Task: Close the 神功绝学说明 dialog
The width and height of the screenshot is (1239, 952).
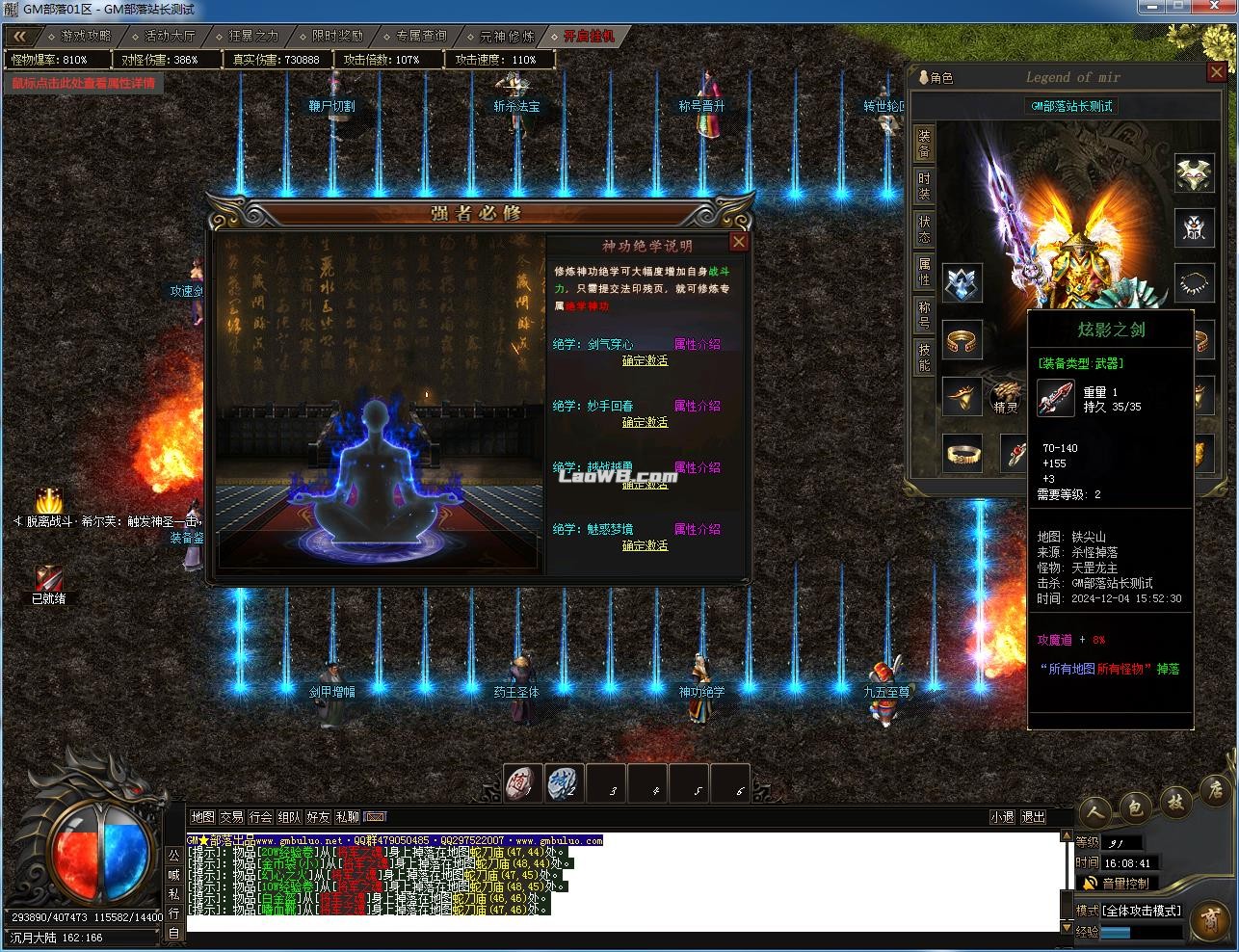Action: click(x=739, y=242)
